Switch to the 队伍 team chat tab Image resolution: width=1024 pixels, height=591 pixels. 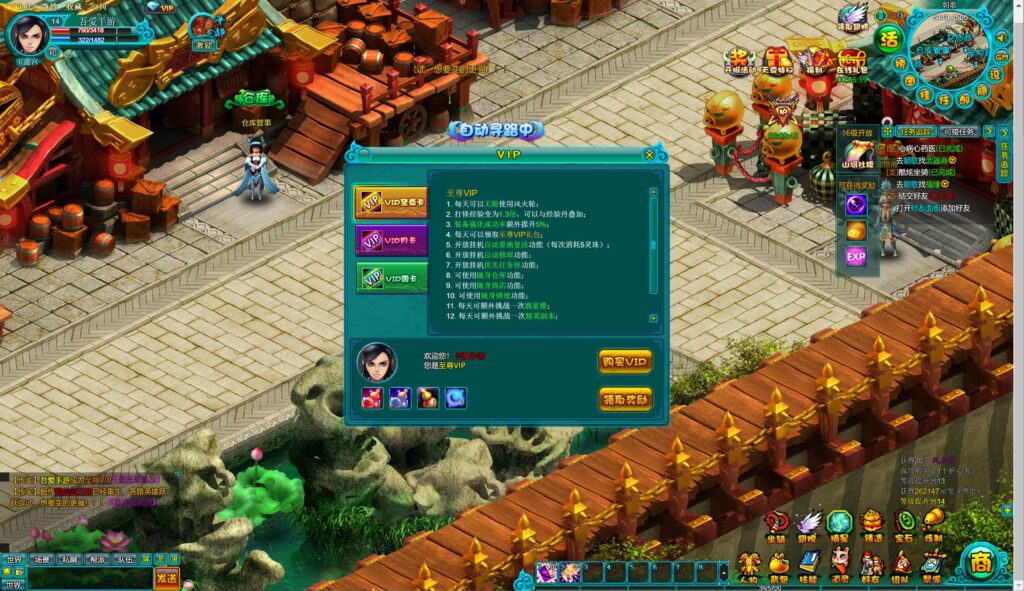[x=125, y=560]
